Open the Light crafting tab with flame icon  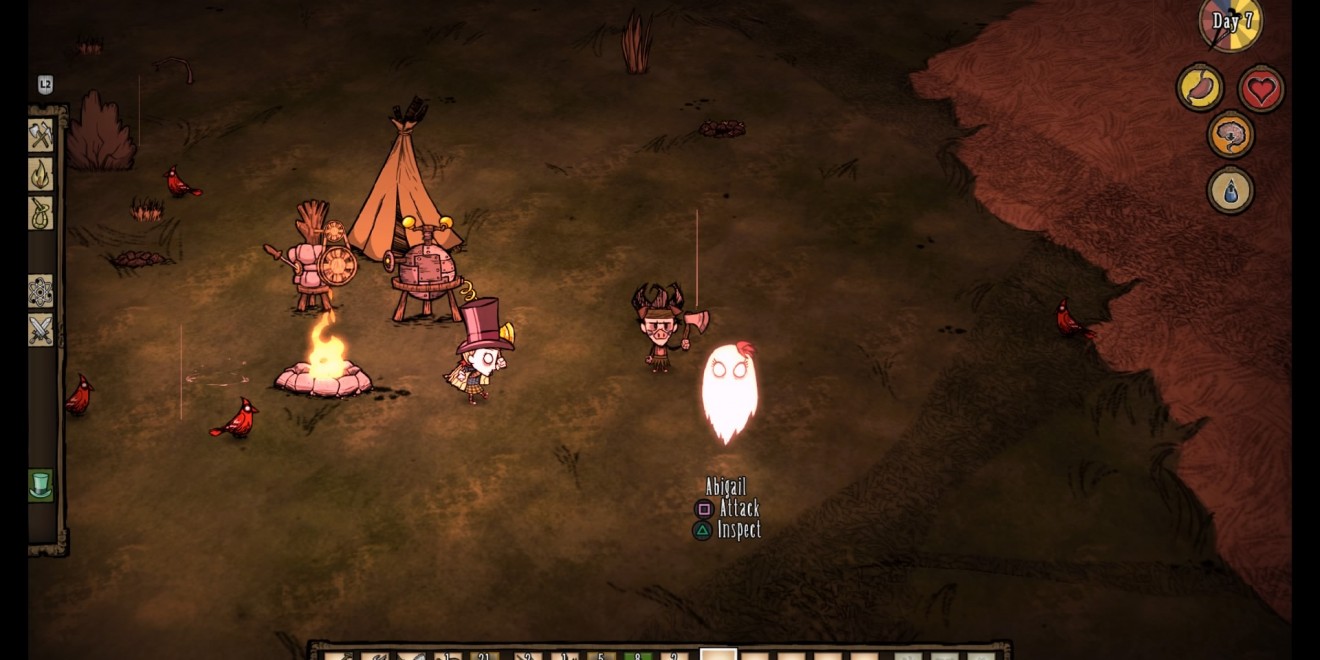pyautogui.click(x=41, y=174)
